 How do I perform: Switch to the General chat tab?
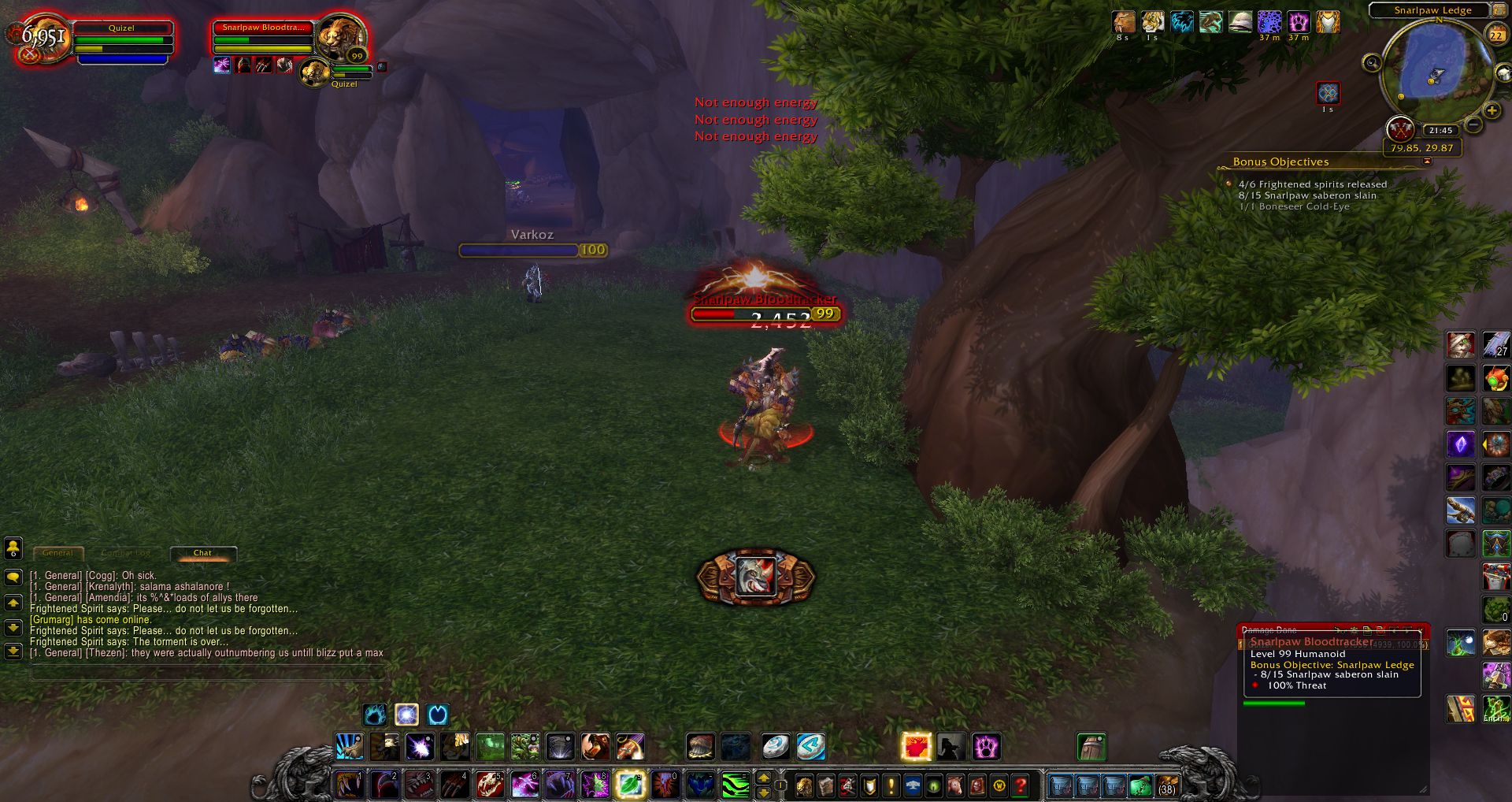coord(57,553)
